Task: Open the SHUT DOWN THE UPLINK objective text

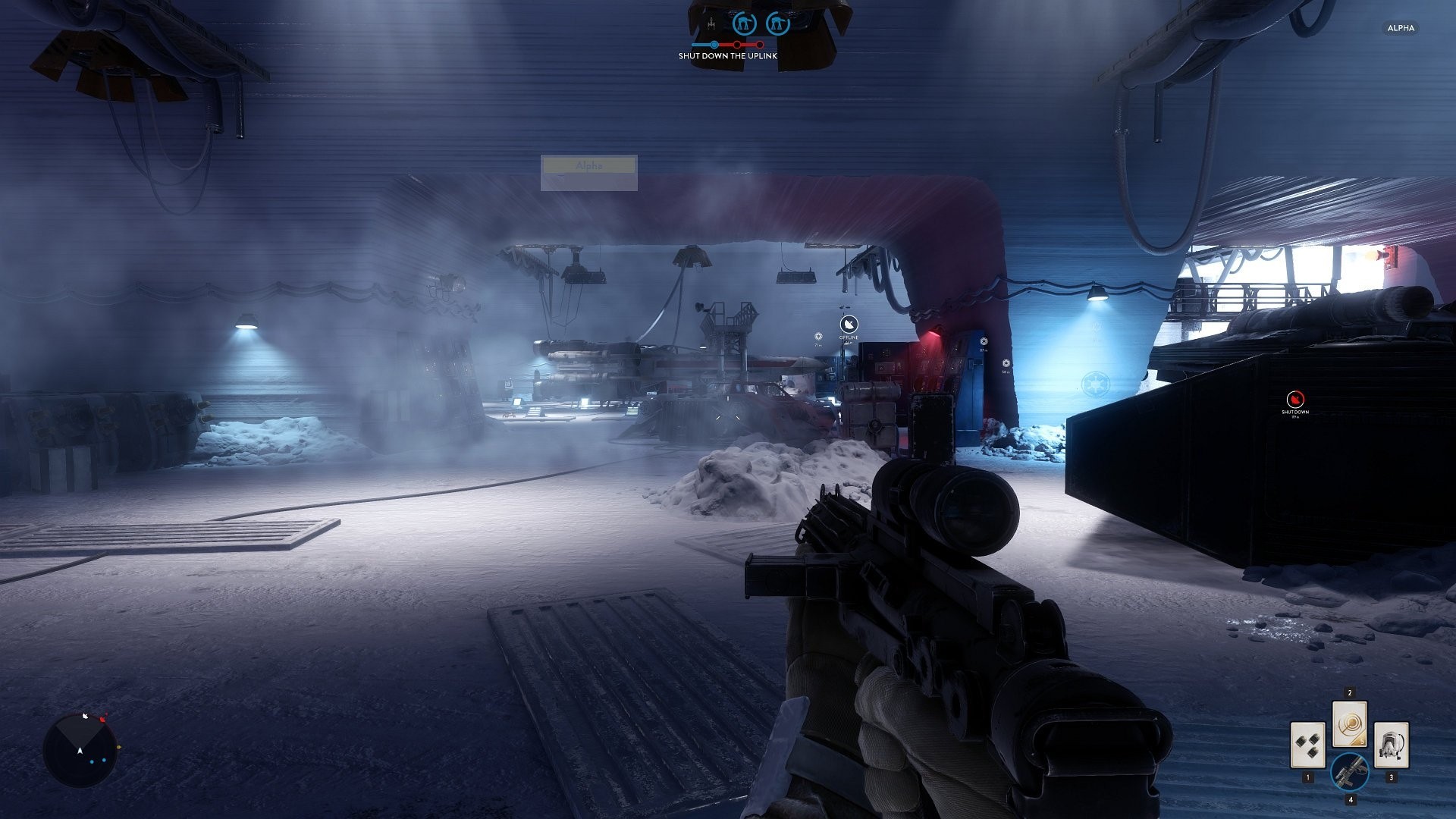Action: click(728, 56)
